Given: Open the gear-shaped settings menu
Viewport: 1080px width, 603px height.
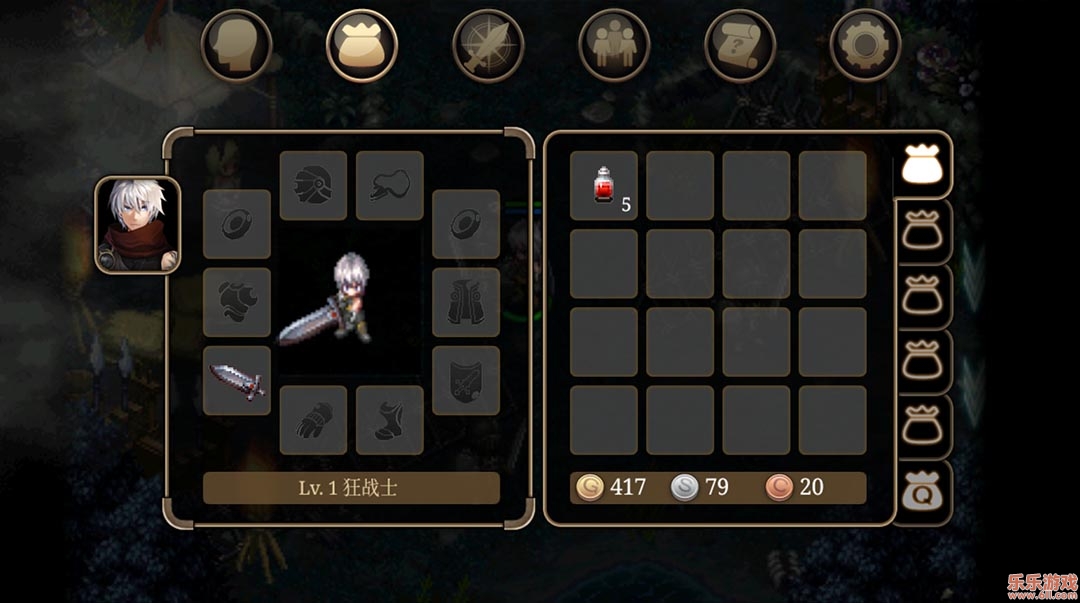Looking at the screenshot, I should point(865,45).
